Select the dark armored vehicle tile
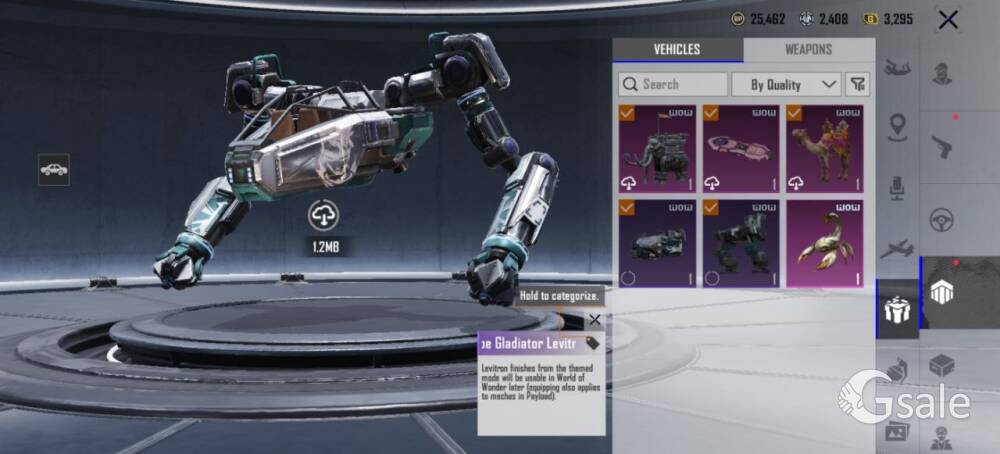 (657, 243)
